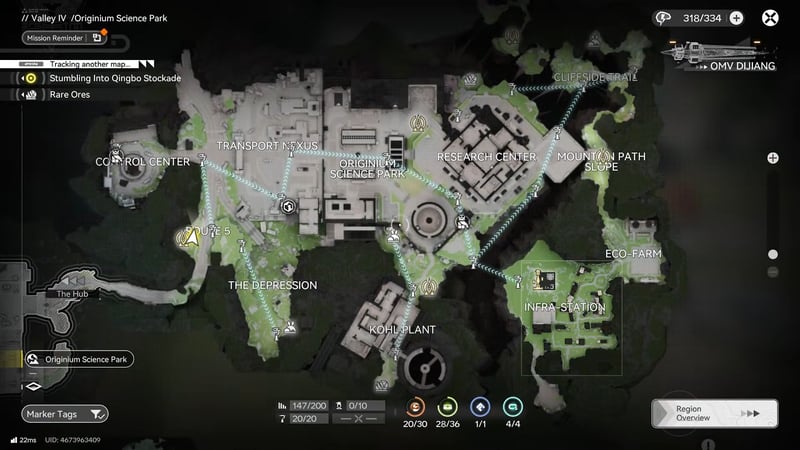Image resolution: width=800 pixels, height=450 pixels.
Task: Close the map screen
Action: point(771,17)
